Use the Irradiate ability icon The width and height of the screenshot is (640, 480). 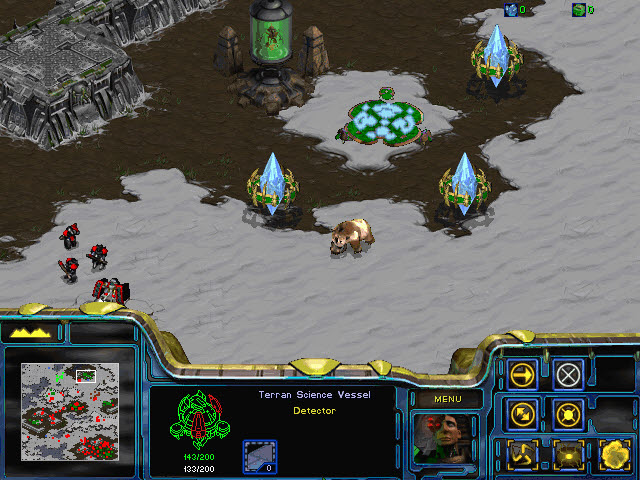click(612, 454)
